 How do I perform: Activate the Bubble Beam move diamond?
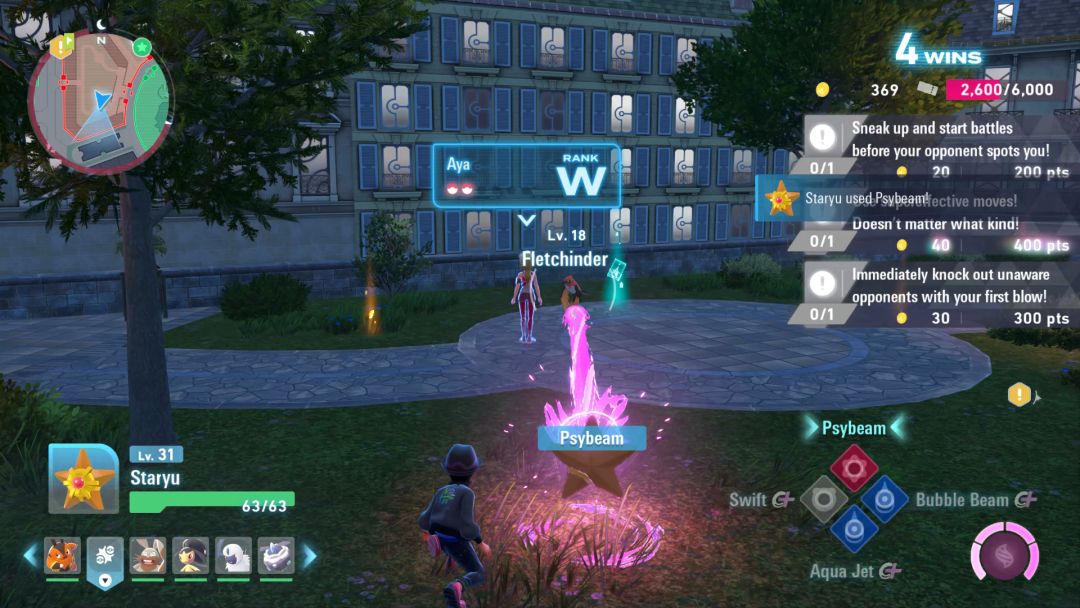click(x=884, y=497)
